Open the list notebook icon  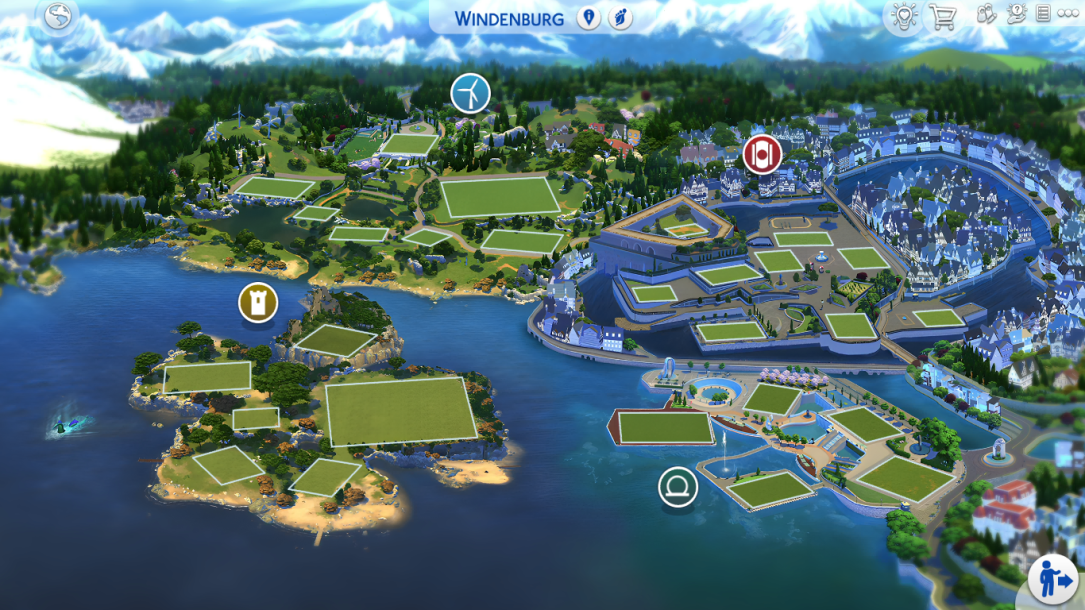[x=1043, y=14]
